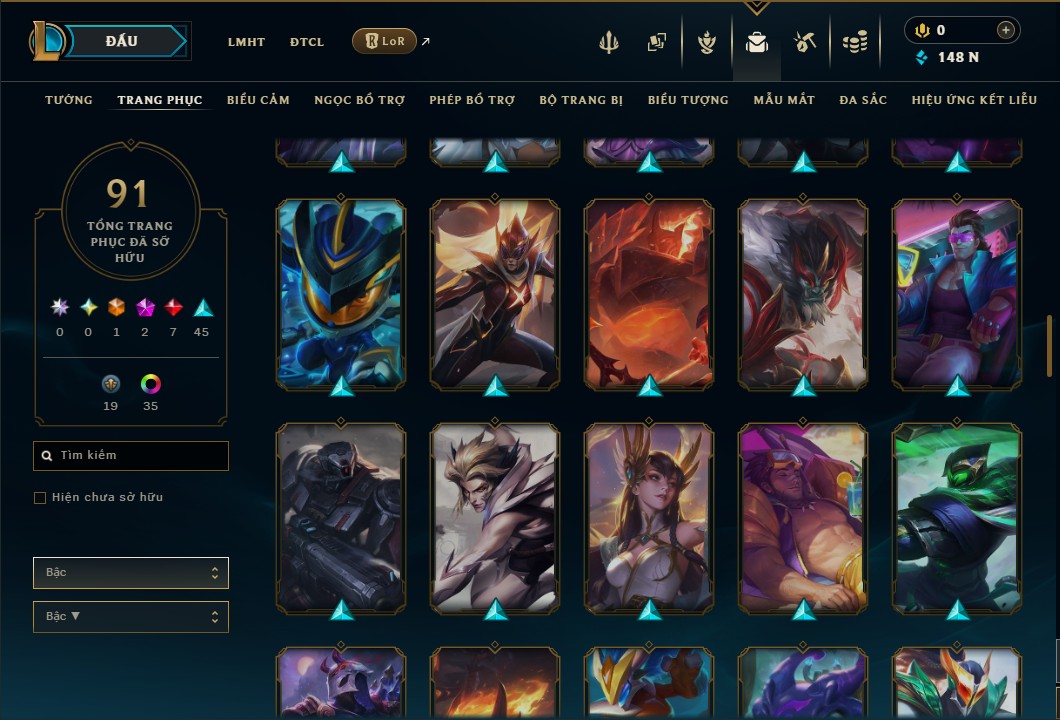Click the ĐẤU play button

point(121,41)
